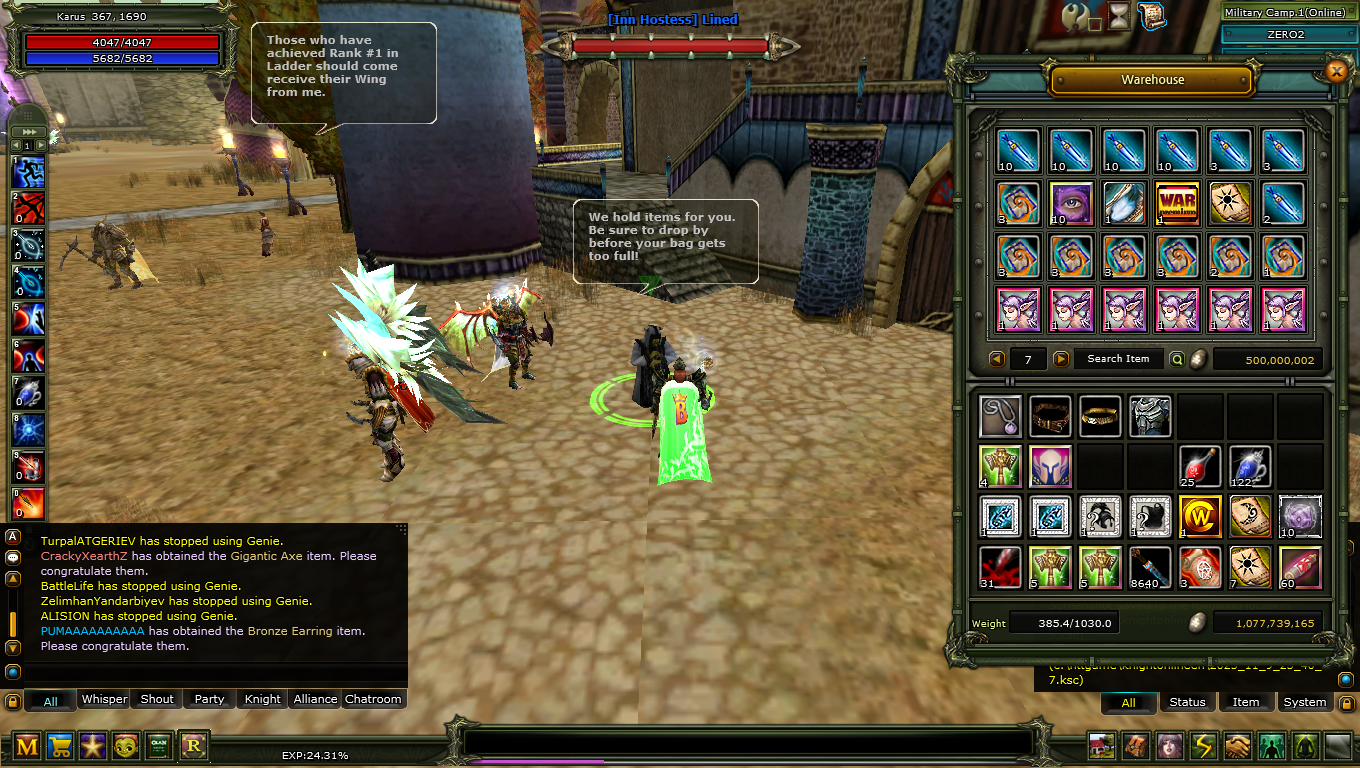Screen dimensions: 1360x768
Task: Switch to the Item log tab
Action: (x=1246, y=702)
